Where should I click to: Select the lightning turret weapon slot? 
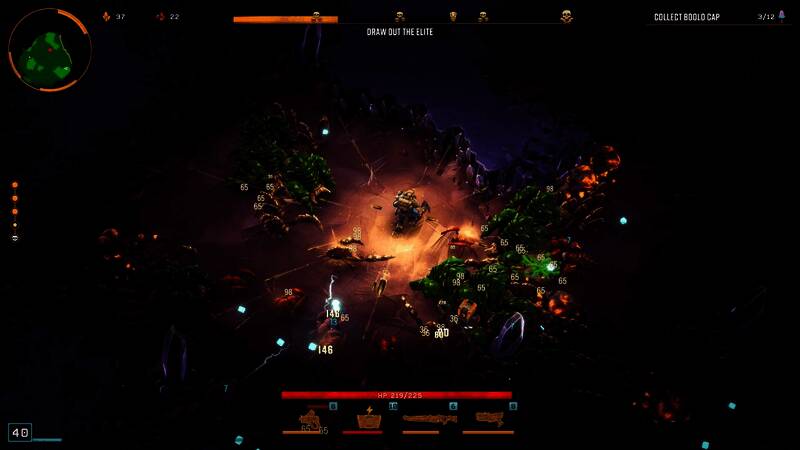tap(370, 420)
